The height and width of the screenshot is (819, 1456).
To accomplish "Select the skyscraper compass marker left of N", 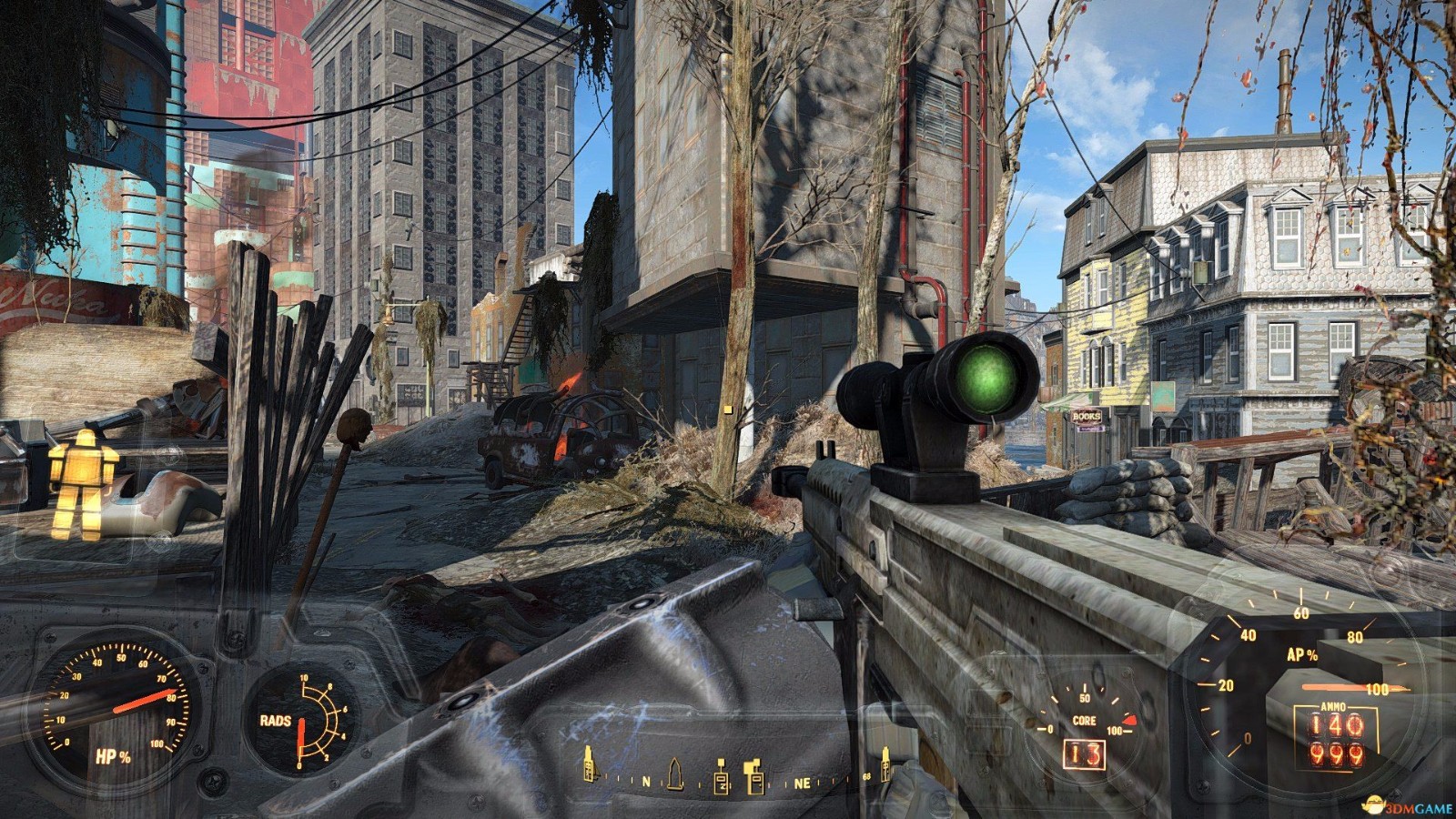I will coord(590,763).
